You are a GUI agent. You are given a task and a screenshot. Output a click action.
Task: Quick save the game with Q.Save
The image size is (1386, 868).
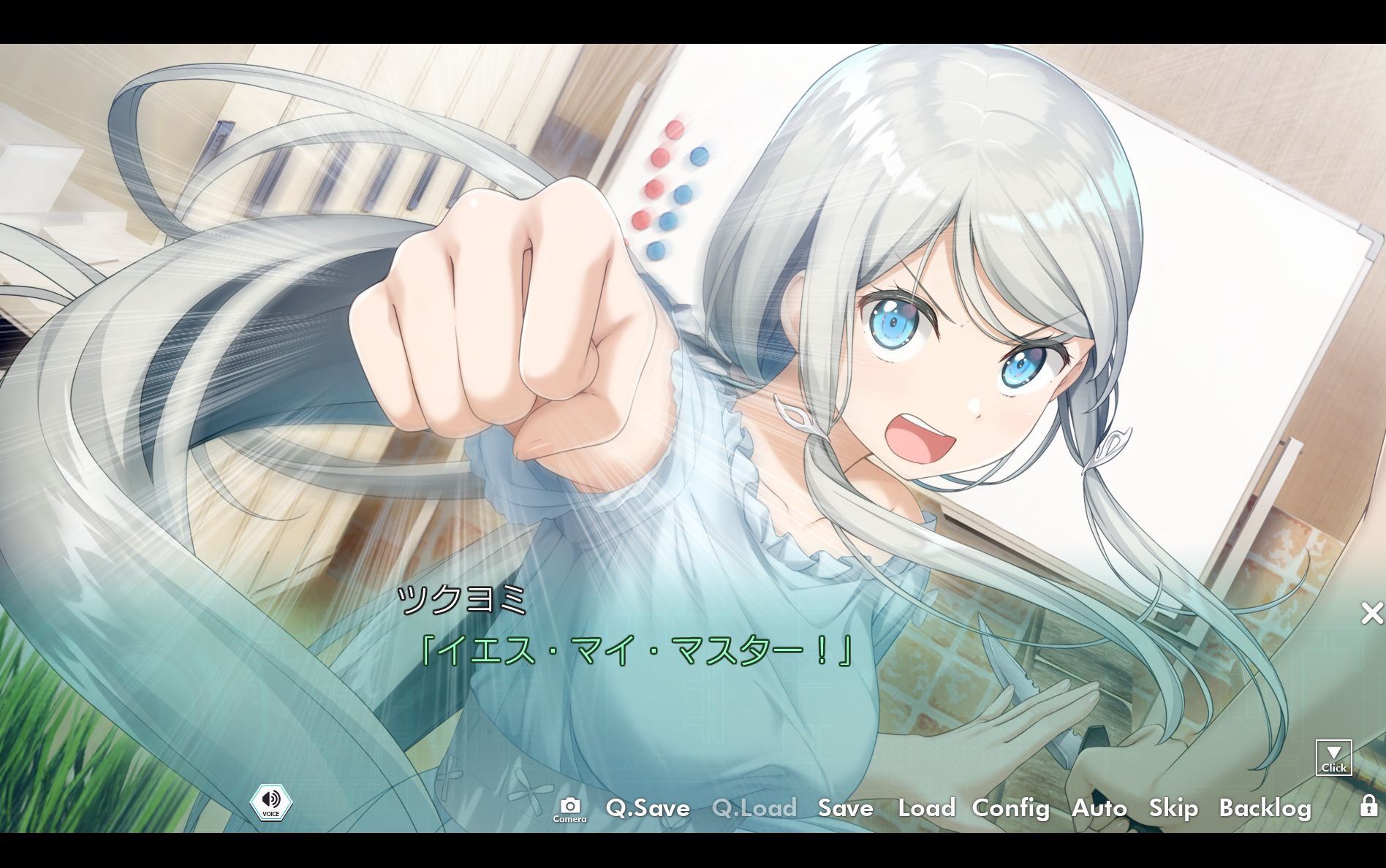coord(648,809)
